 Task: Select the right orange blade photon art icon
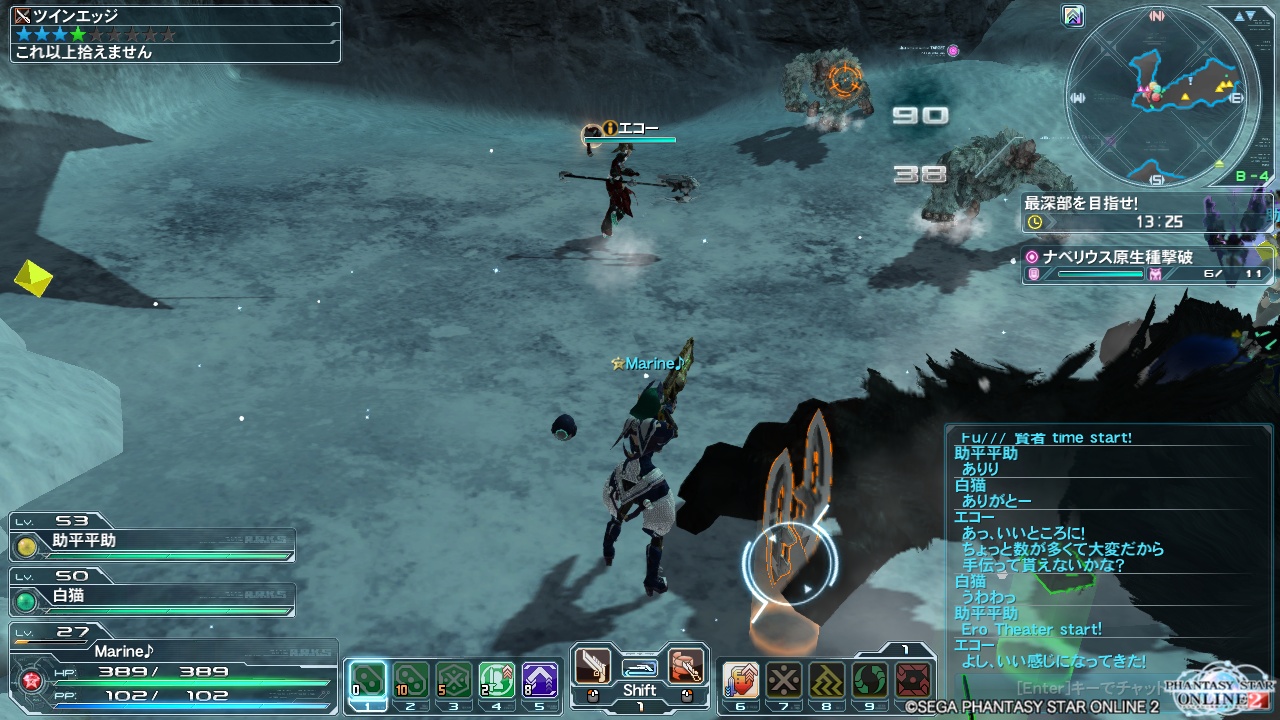(685, 665)
